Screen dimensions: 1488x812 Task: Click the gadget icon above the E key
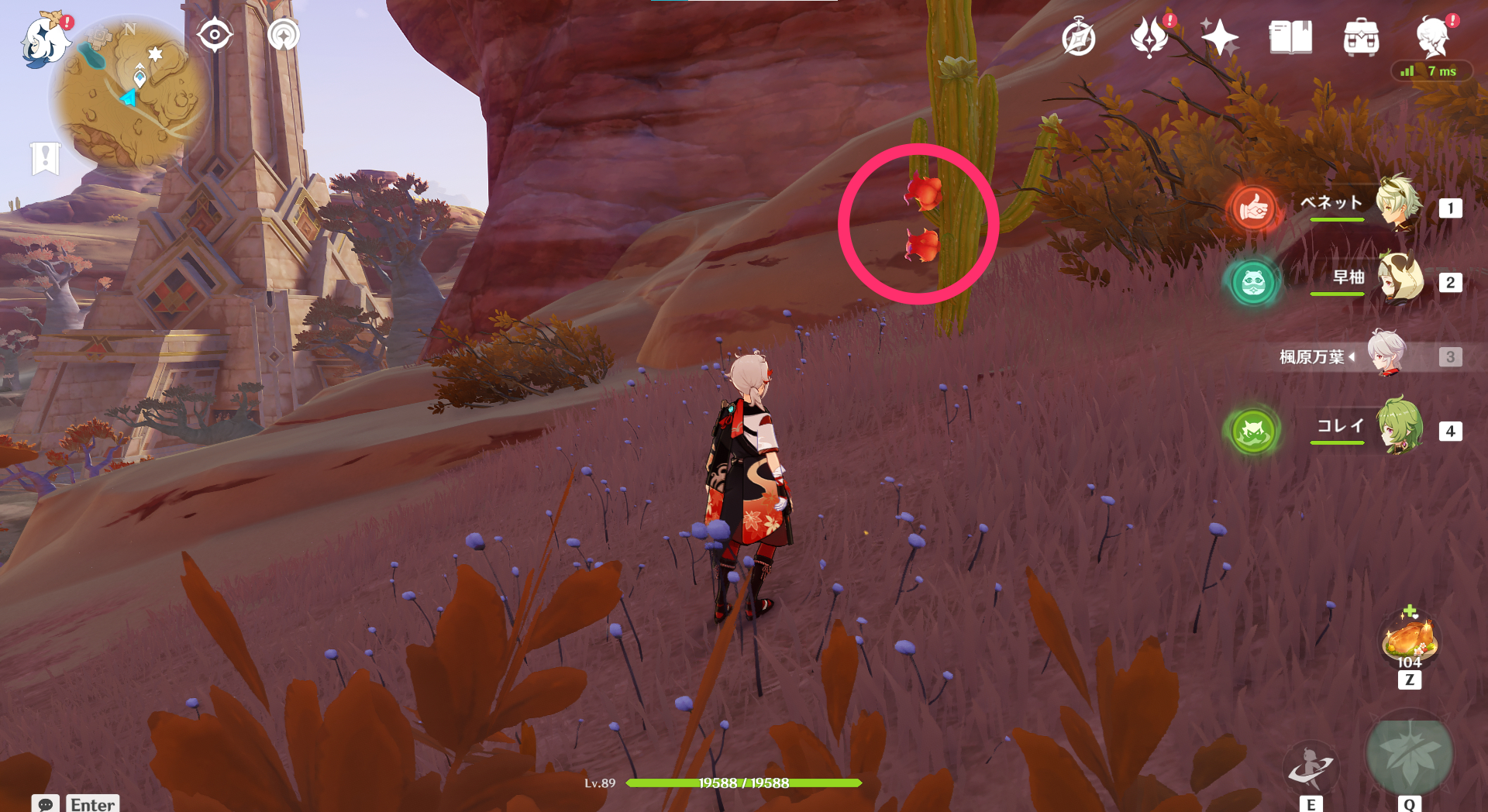point(1311,767)
